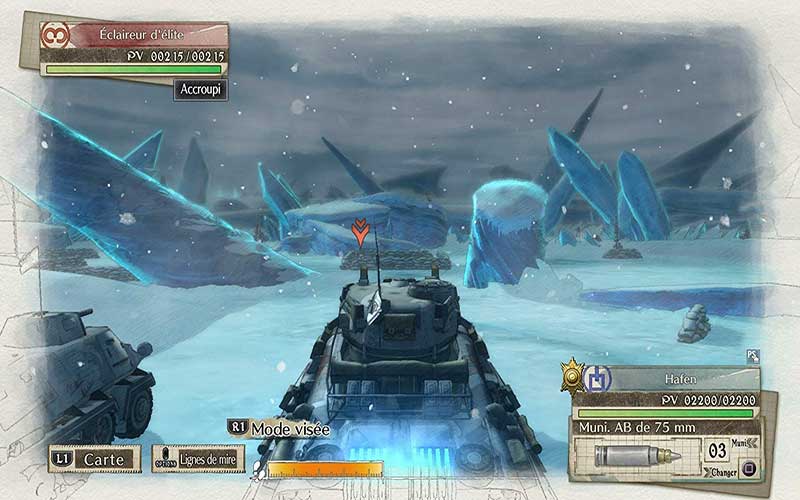Open the Carte map view
The image size is (800, 500).
coord(95,458)
